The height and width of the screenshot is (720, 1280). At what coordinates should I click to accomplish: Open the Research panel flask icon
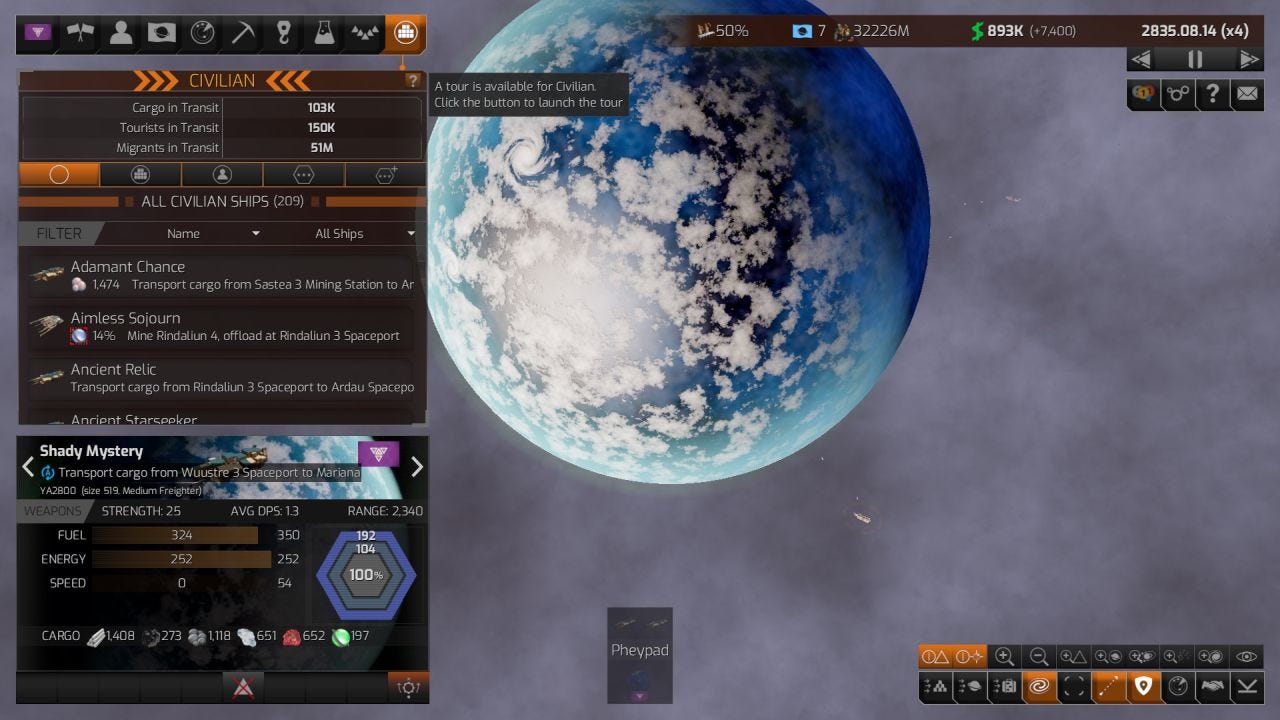[x=324, y=33]
